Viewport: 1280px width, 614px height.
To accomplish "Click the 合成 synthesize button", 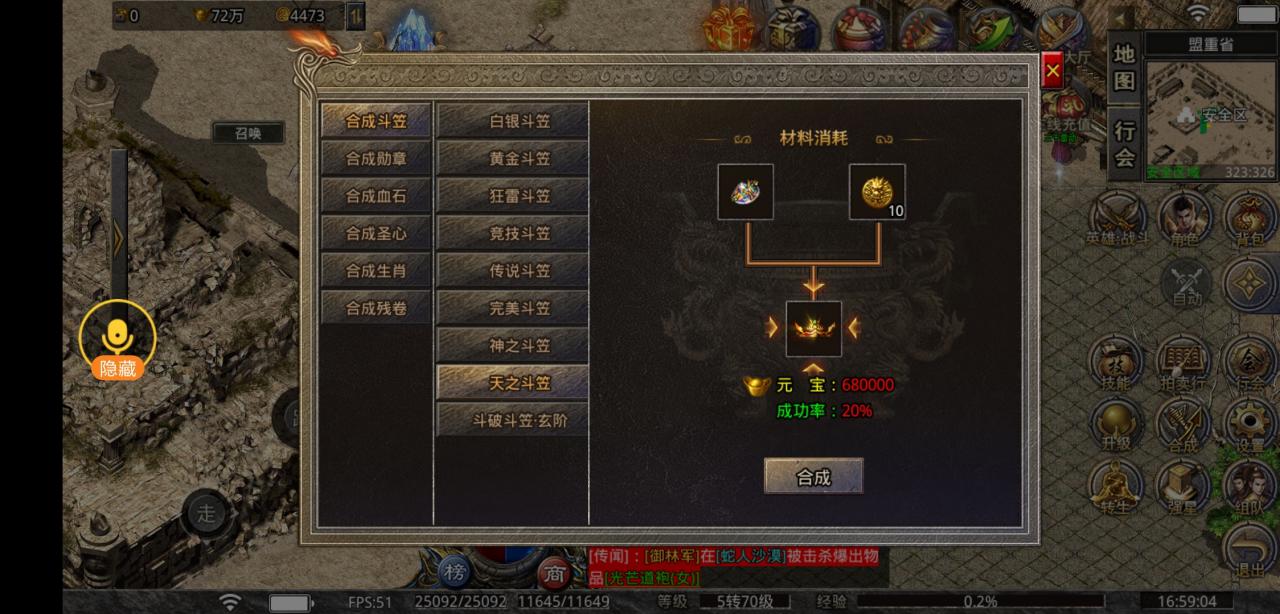I will (813, 476).
